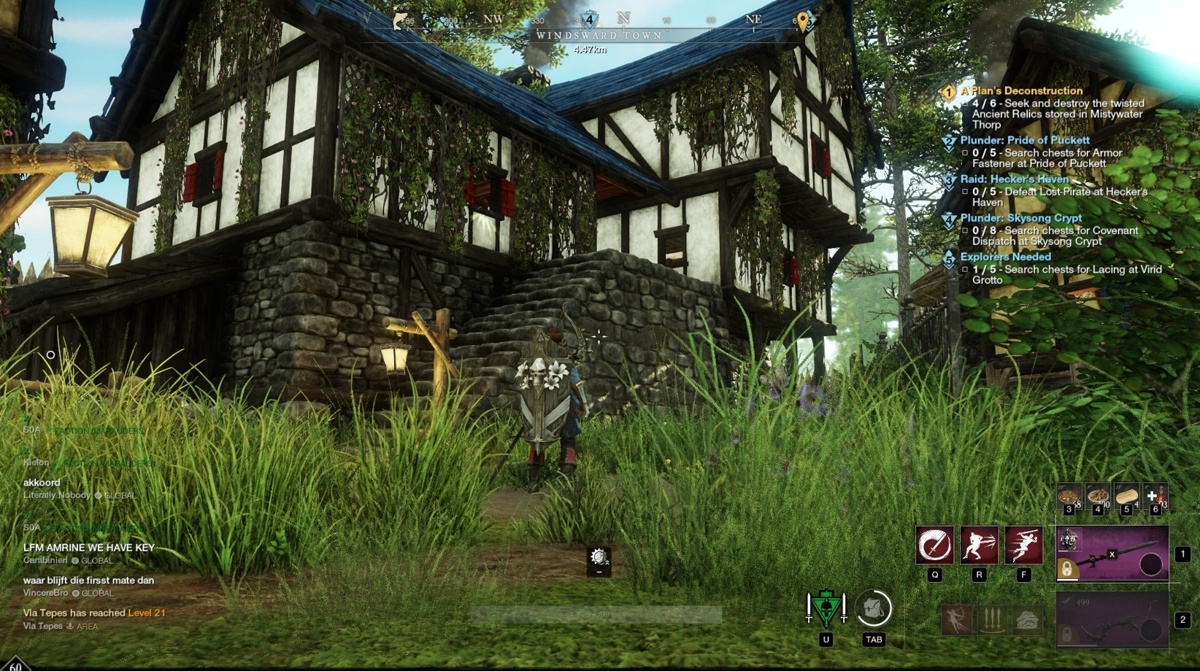Viewport: 1200px width, 671px height.
Task: Open the Explorers Needed quest entry
Action: (1005, 257)
